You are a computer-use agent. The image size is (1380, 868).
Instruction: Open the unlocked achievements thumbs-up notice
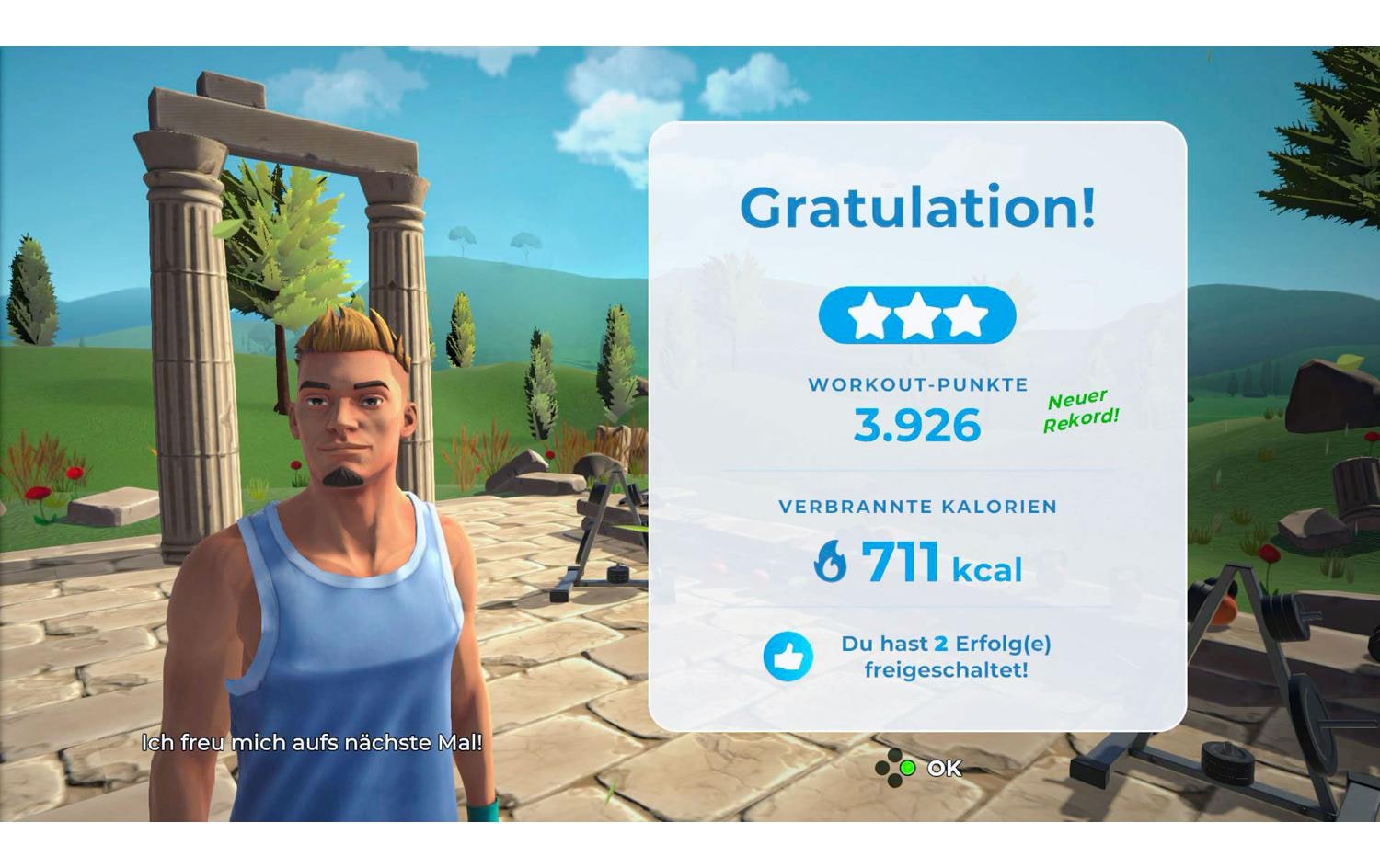[x=788, y=657]
